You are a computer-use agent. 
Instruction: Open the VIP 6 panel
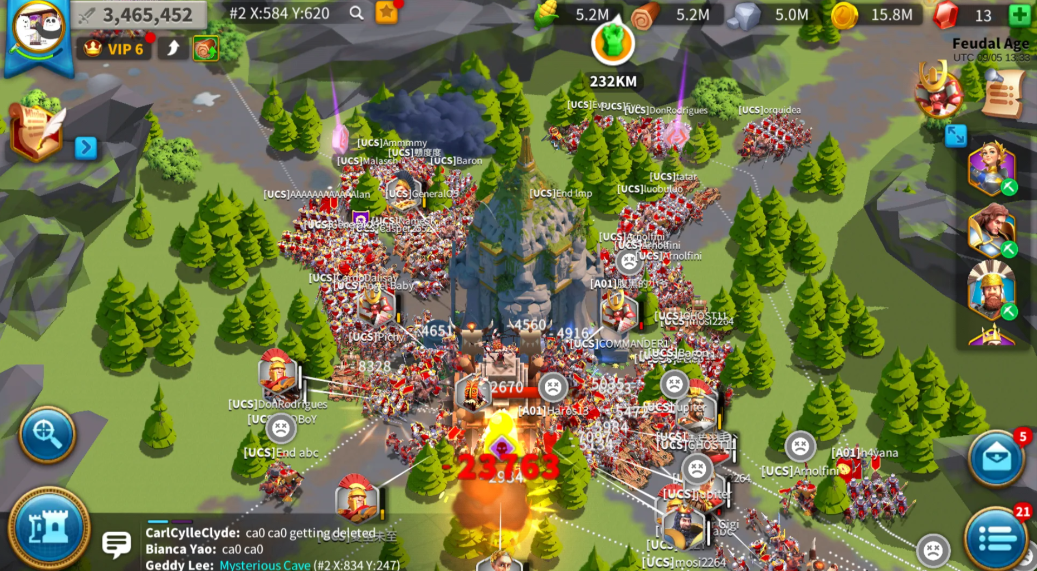[x=114, y=48]
